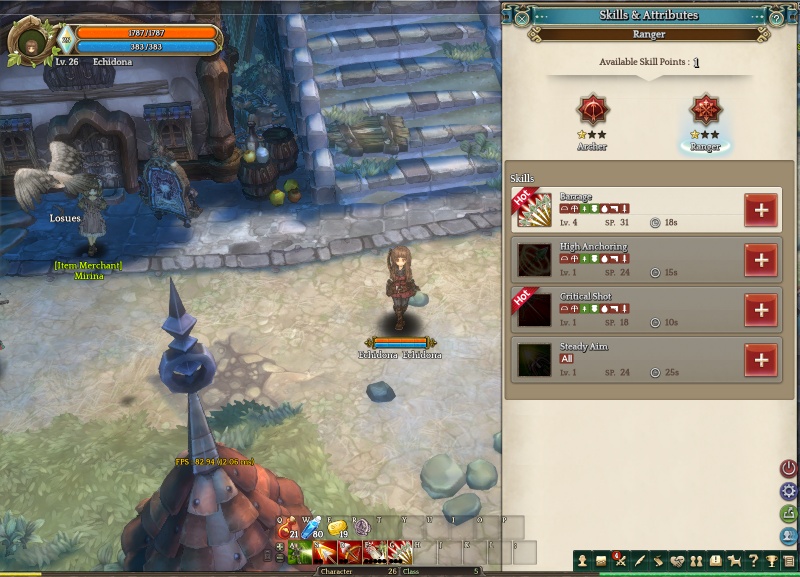Switch to the Archer class tab
The width and height of the screenshot is (800, 577).
592,110
